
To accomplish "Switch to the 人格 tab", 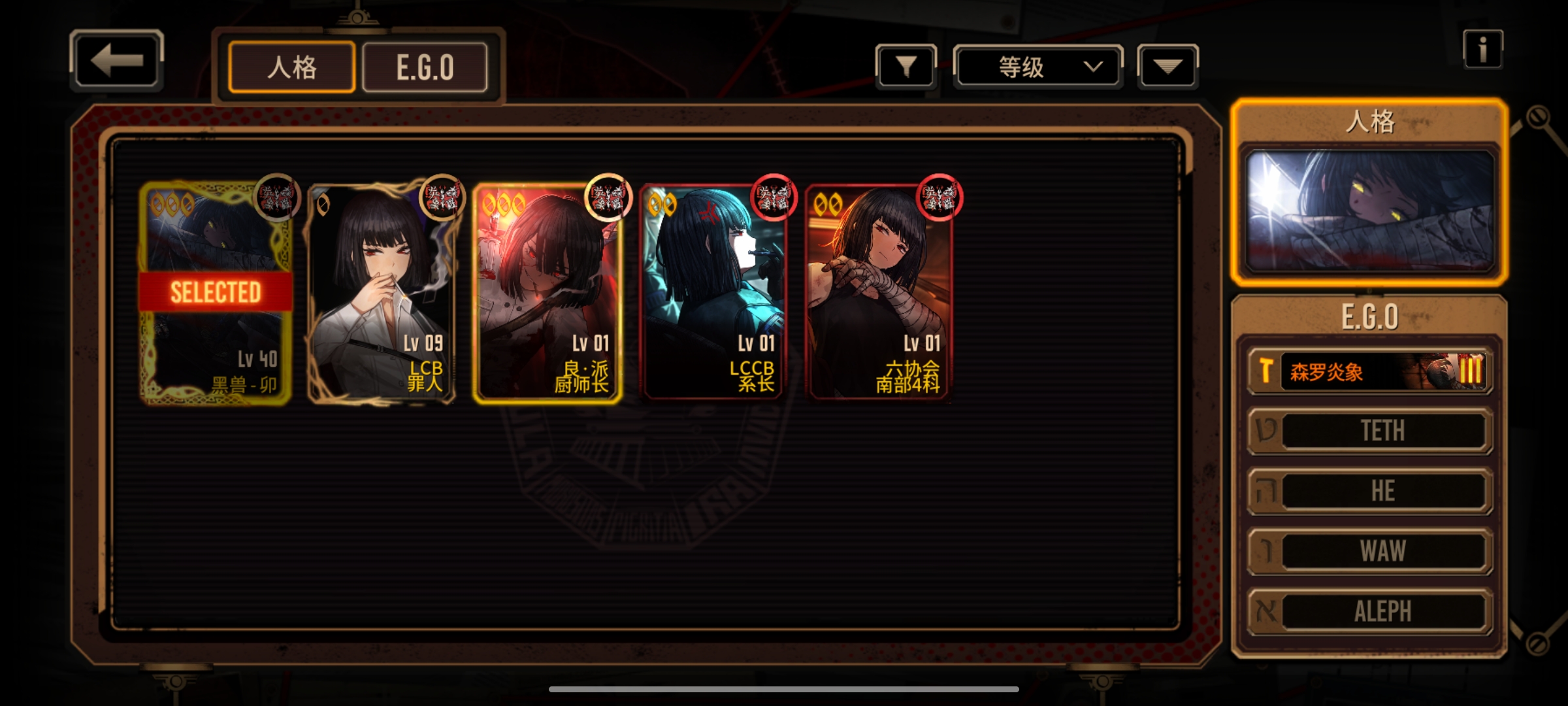I will click(291, 67).
